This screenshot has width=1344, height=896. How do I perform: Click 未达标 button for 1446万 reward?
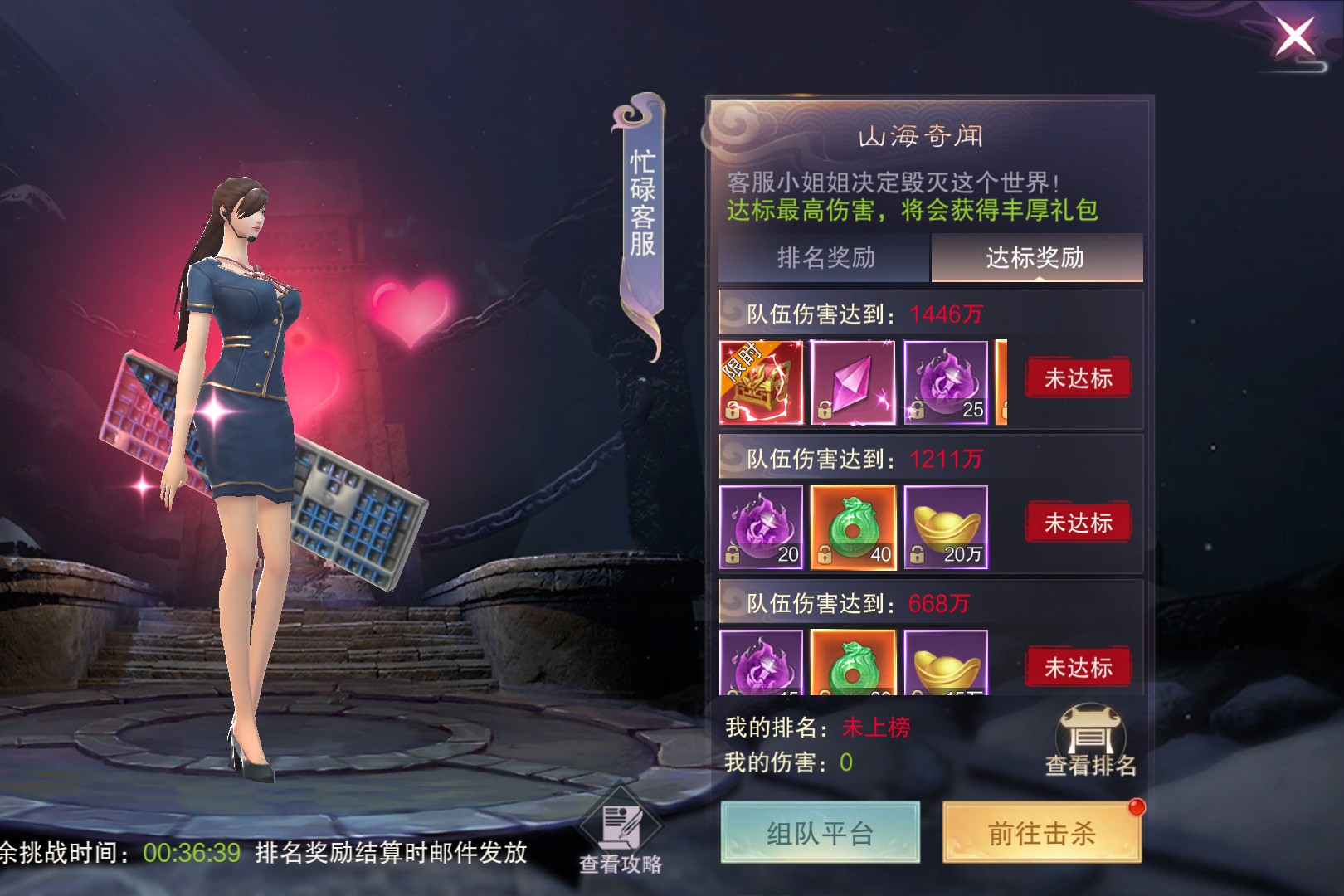coord(1078,379)
